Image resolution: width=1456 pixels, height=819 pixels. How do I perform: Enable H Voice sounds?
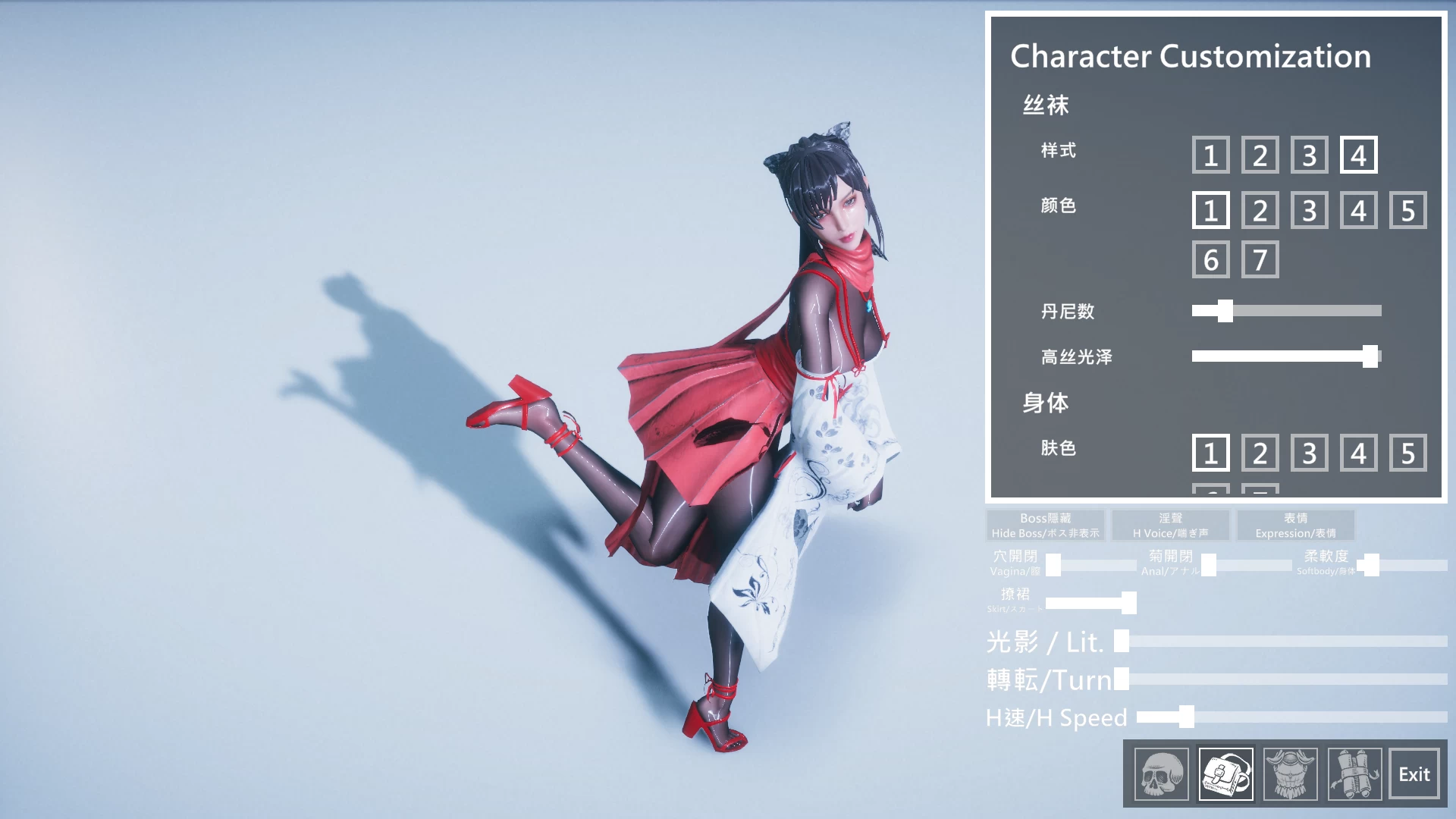point(1171,525)
